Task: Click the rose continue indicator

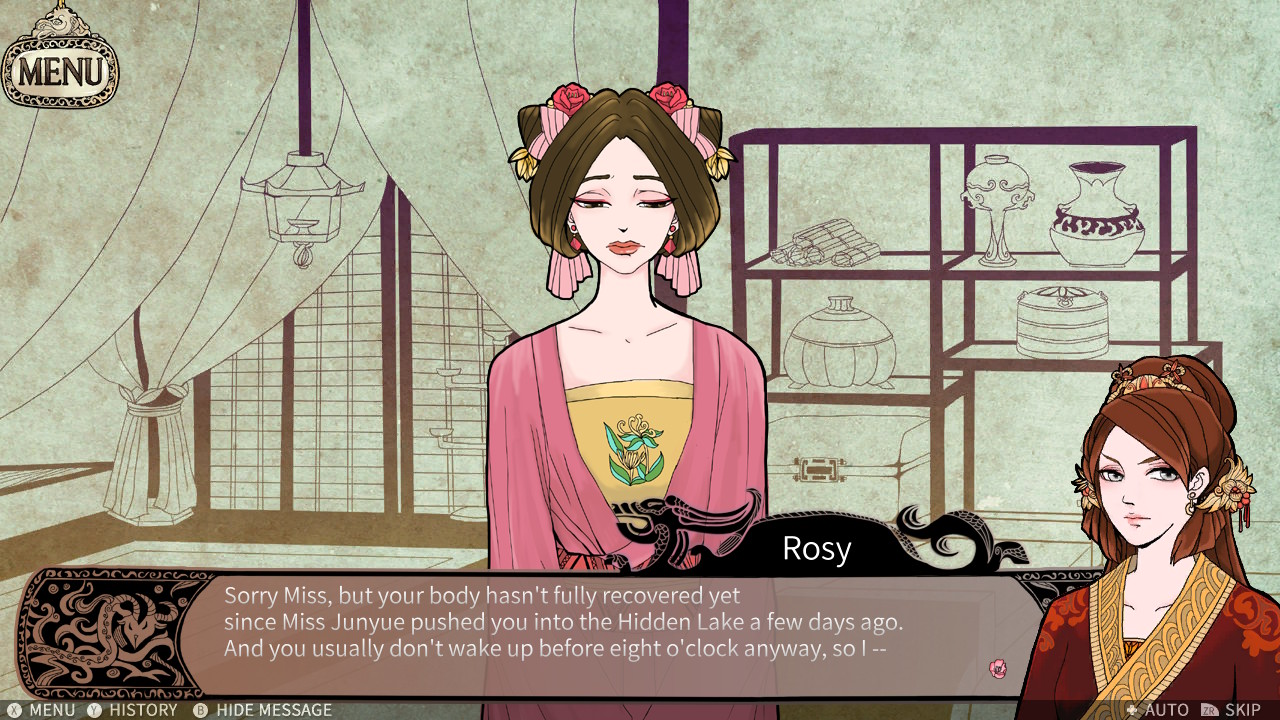Action: click(x=997, y=668)
